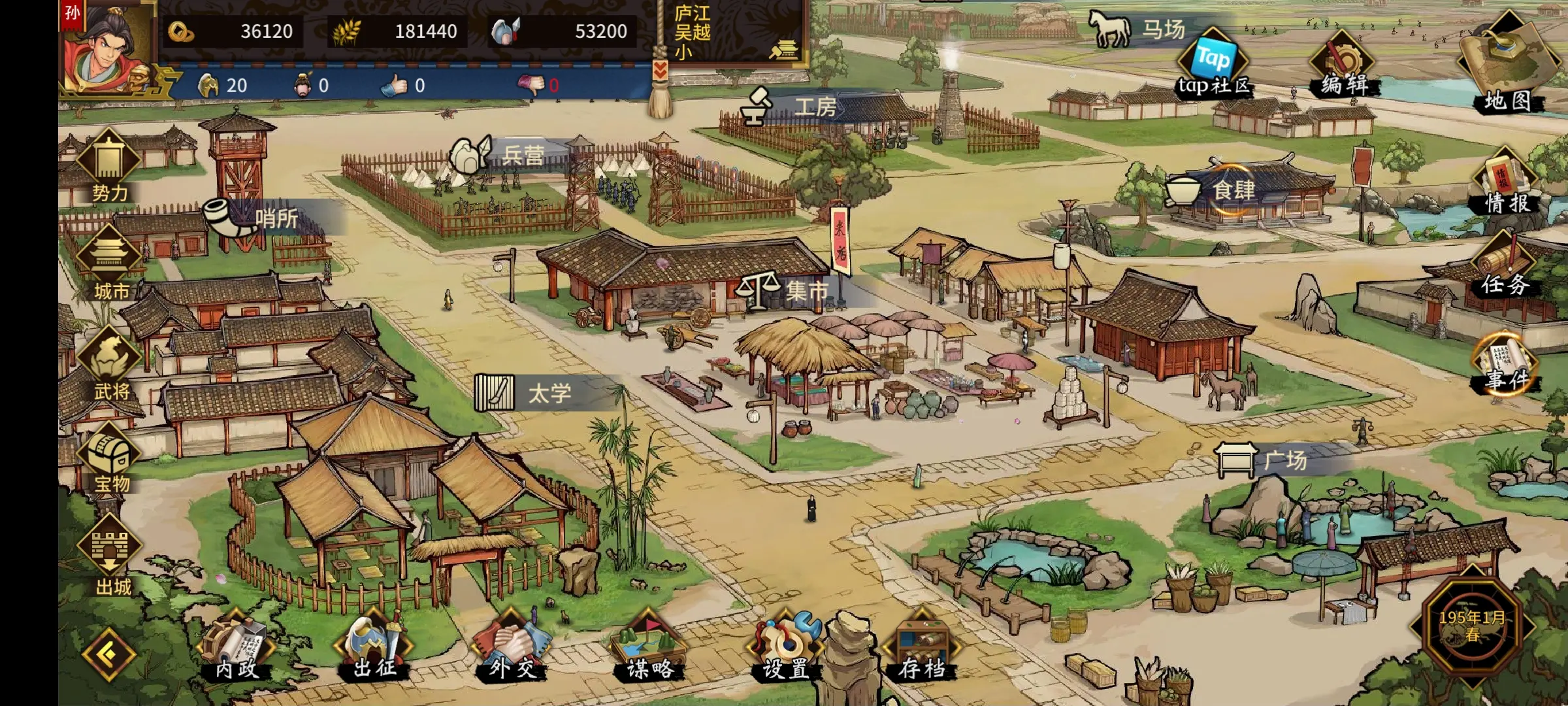Screen dimensions: 1568x706
Task: Open the 谋略 strategy menu
Action: pyautogui.click(x=649, y=648)
